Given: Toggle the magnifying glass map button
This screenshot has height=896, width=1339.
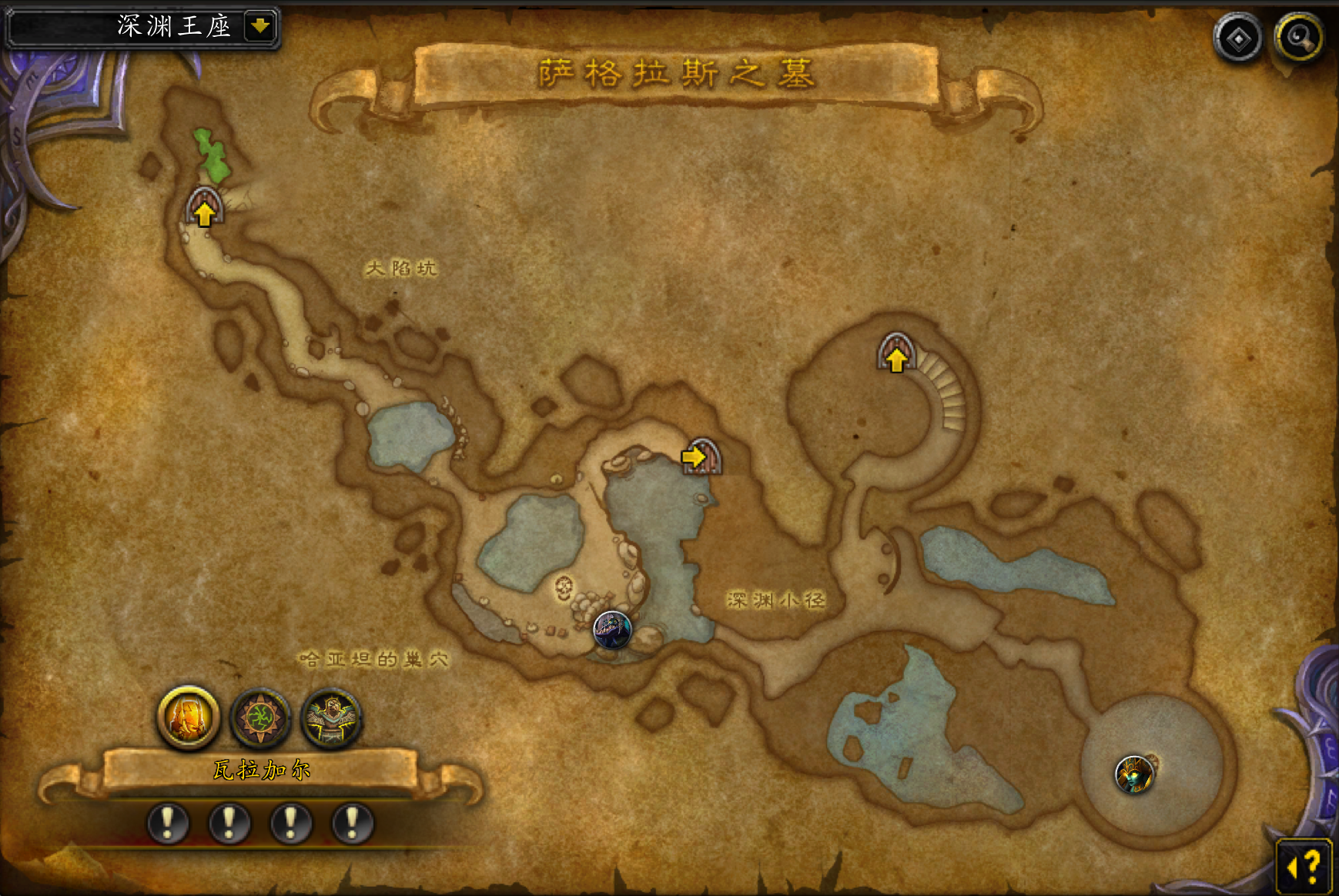Looking at the screenshot, I should (1299, 38).
